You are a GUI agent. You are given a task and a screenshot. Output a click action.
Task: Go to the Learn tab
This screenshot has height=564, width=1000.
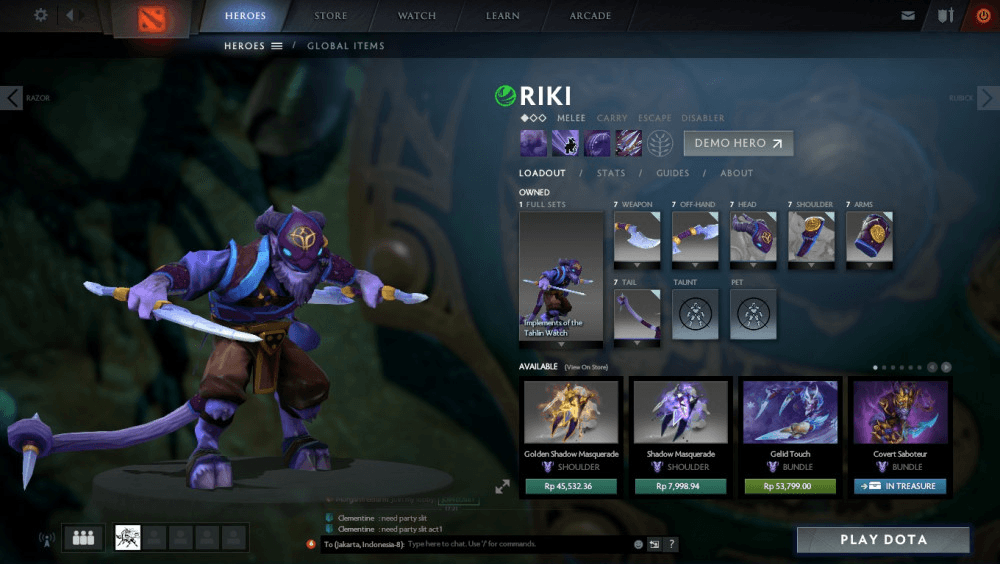click(x=503, y=16)
